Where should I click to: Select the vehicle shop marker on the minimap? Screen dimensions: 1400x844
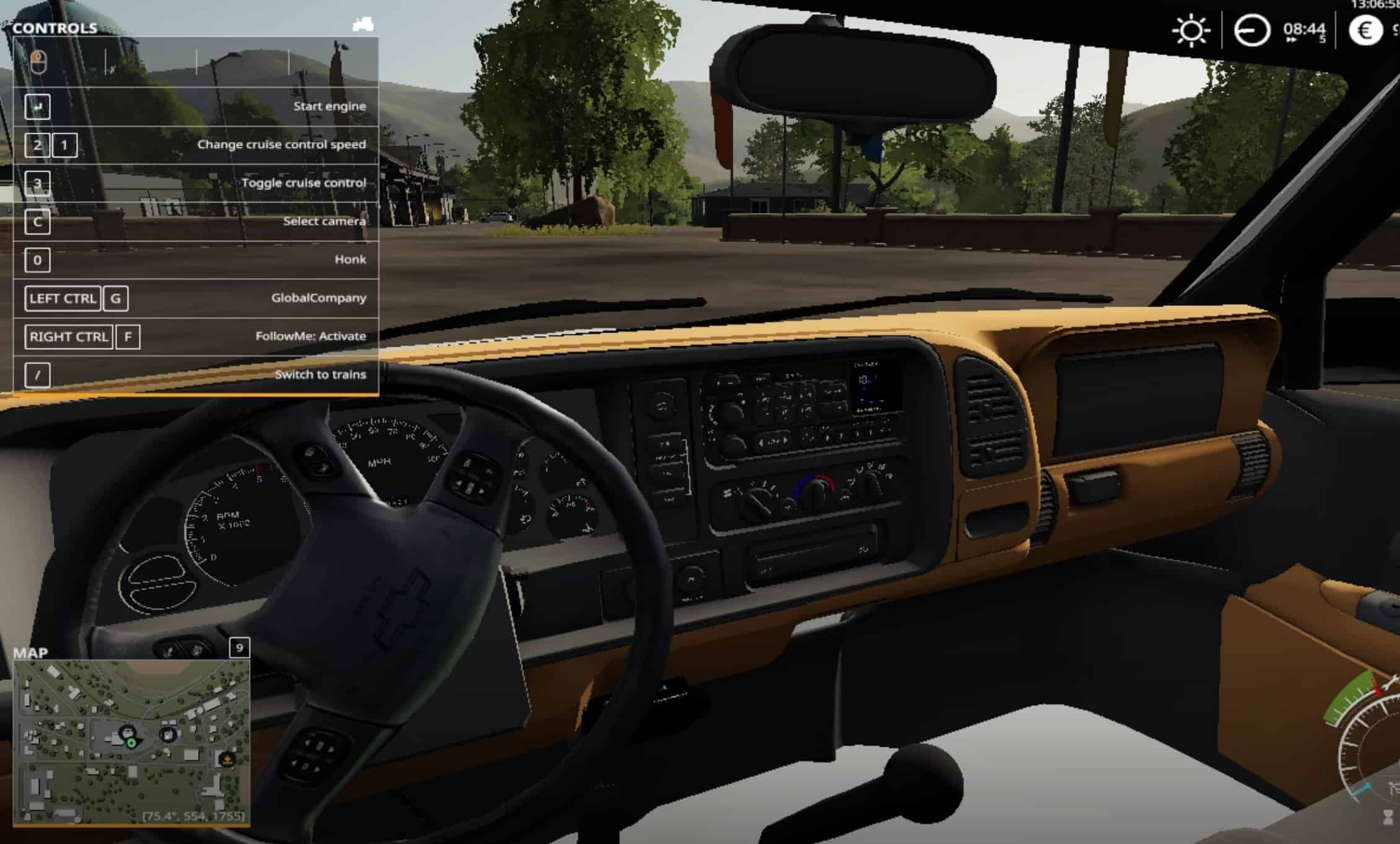click(x=126, y=732)
